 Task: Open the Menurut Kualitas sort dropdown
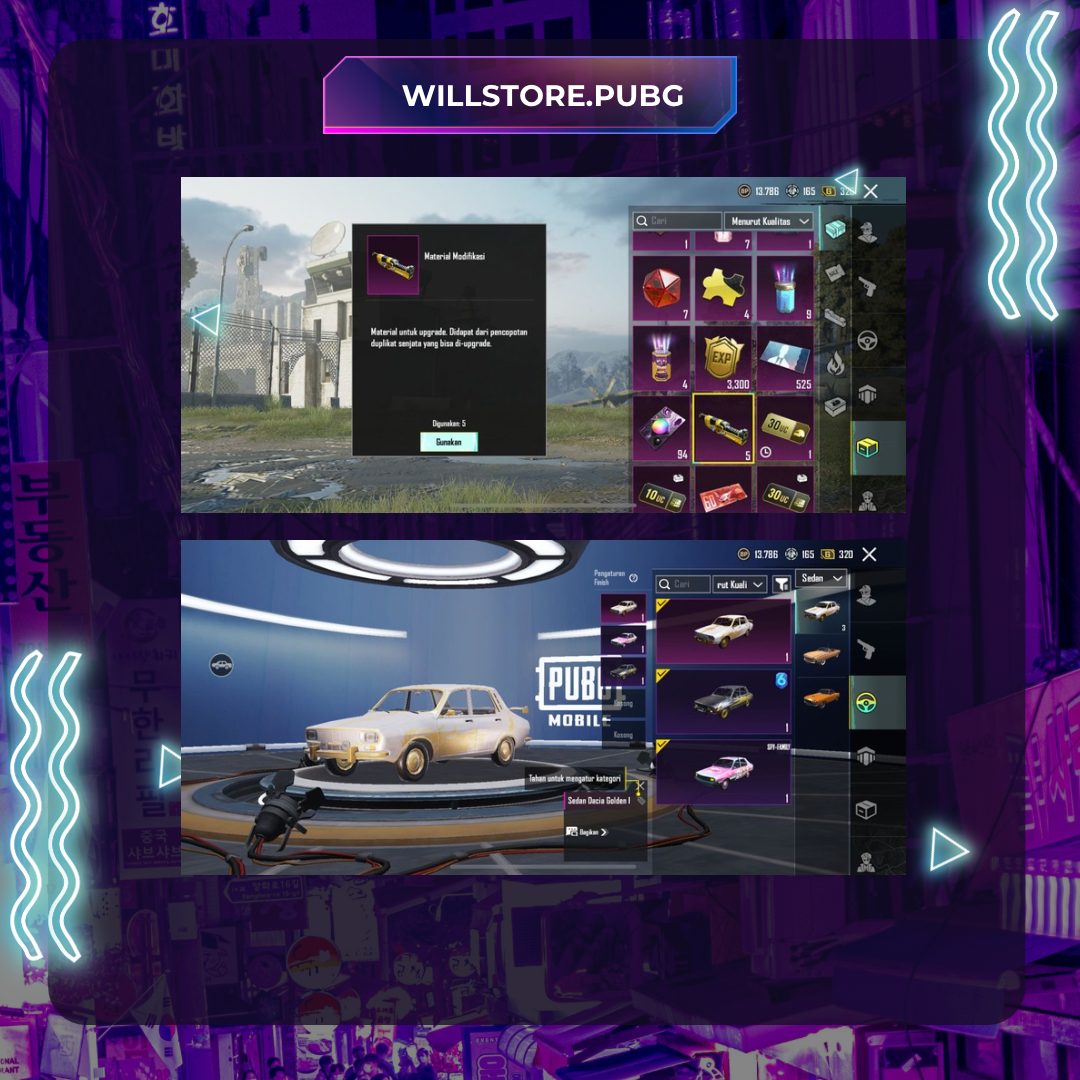point(768,221)
